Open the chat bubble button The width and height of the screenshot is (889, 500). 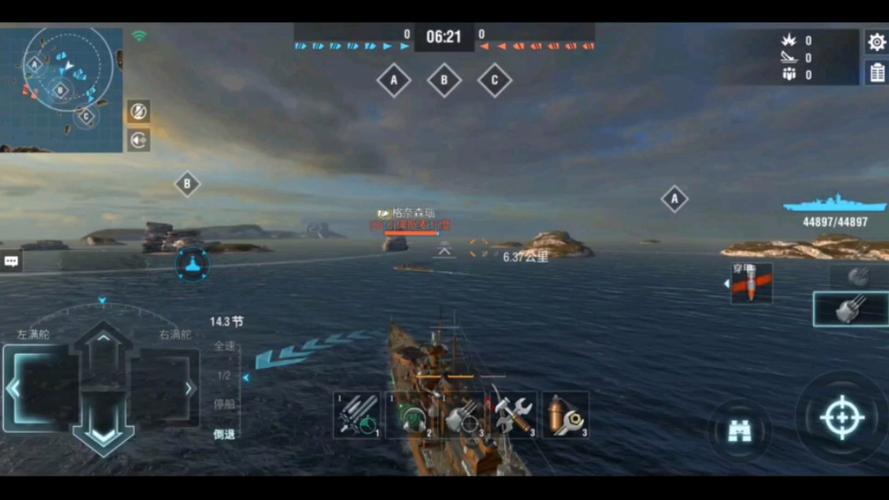coord(11,261)
